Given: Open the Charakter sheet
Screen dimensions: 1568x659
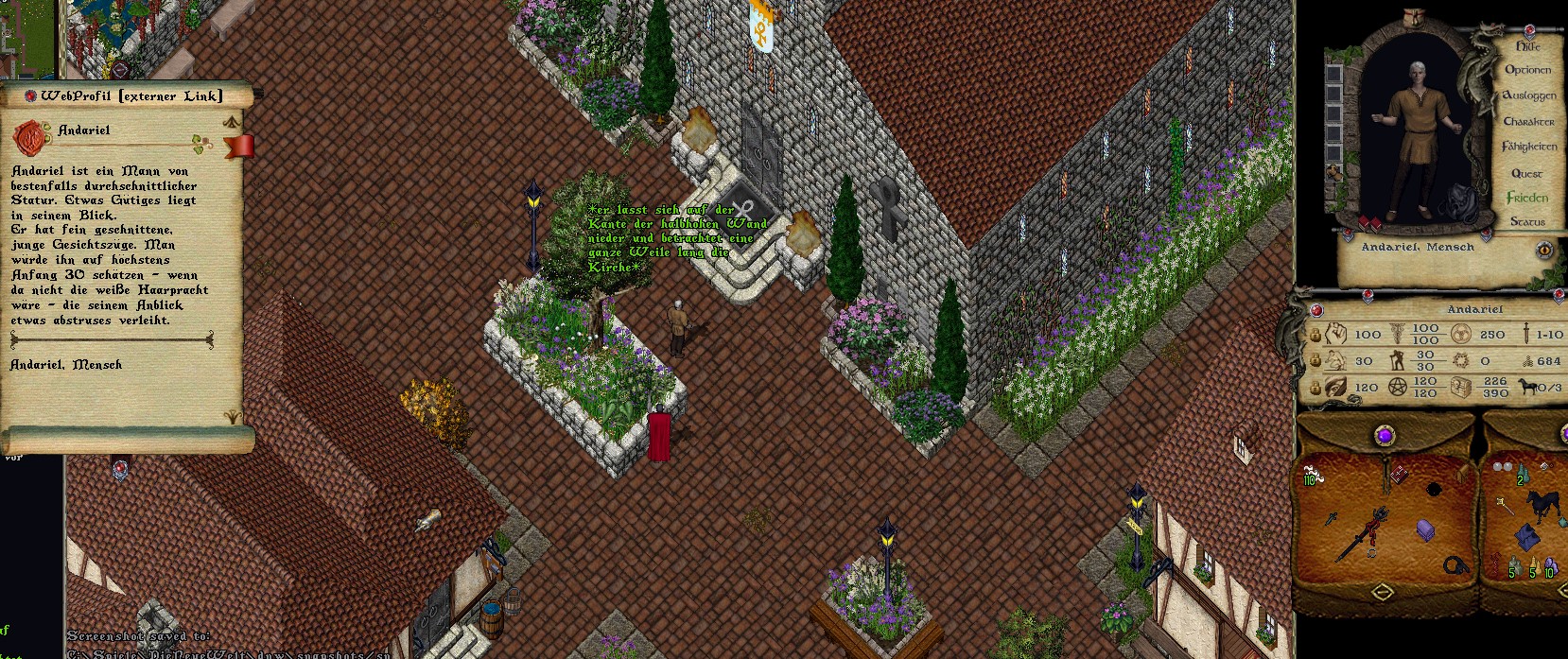Looking at the screenshot, I should [1528, 121].
